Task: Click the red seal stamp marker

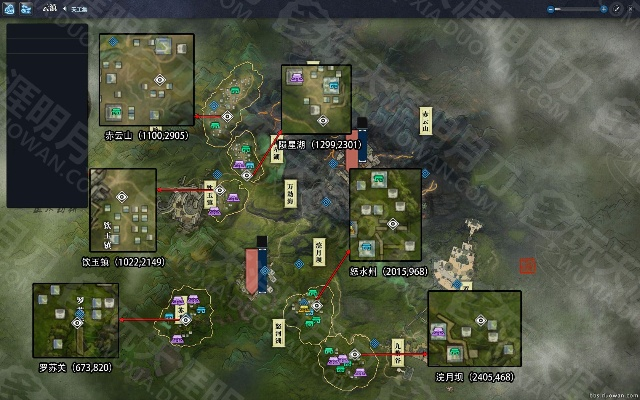Action: point(527,266)
